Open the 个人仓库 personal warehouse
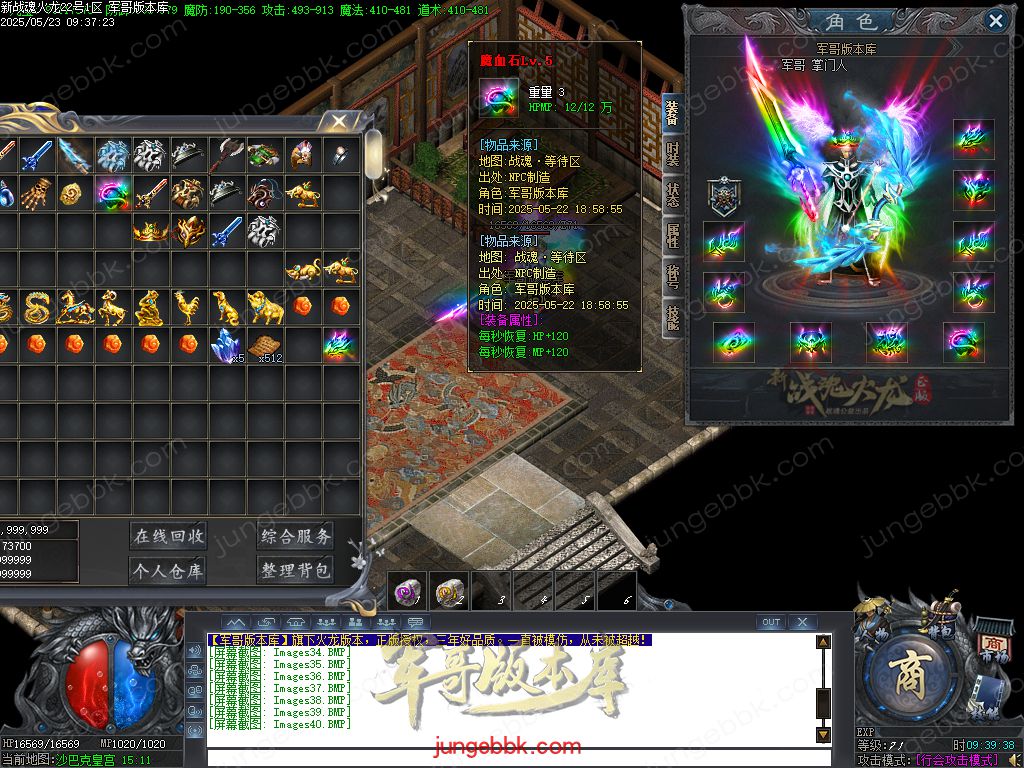 tap(168, 571)
